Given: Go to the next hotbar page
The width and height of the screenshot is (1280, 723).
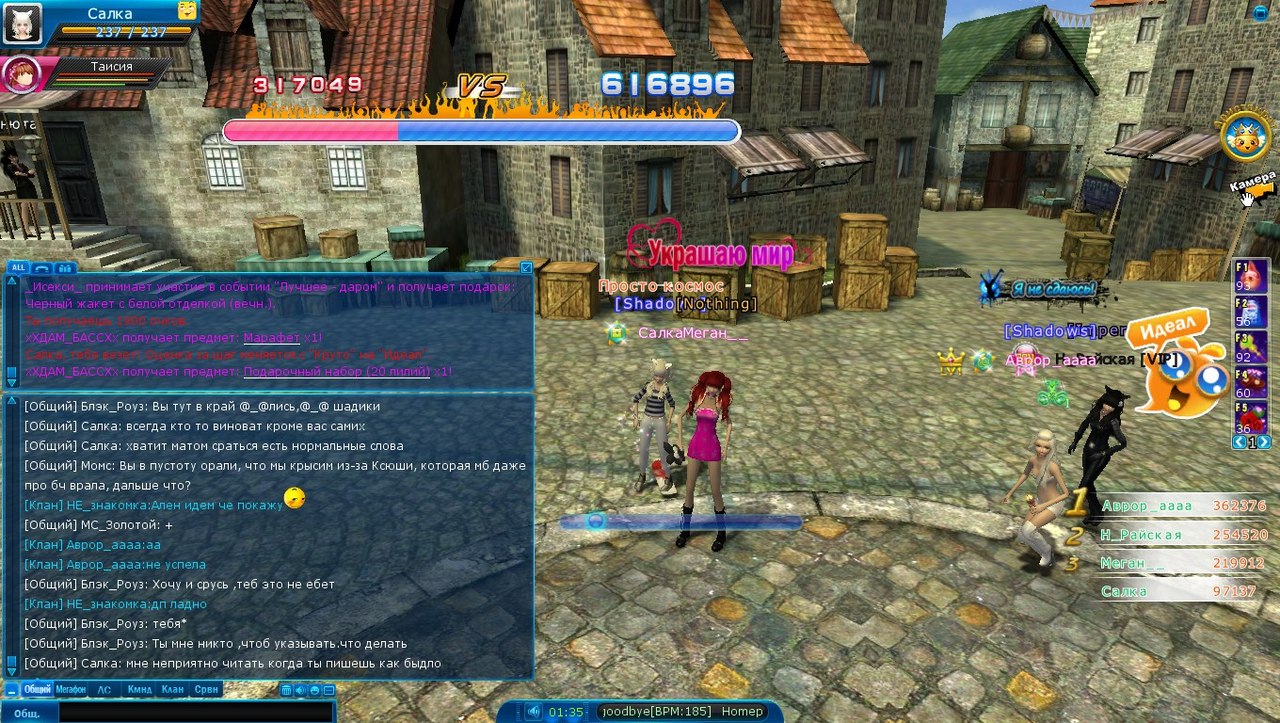Looking at the screenshot, I should point(1265,442).
